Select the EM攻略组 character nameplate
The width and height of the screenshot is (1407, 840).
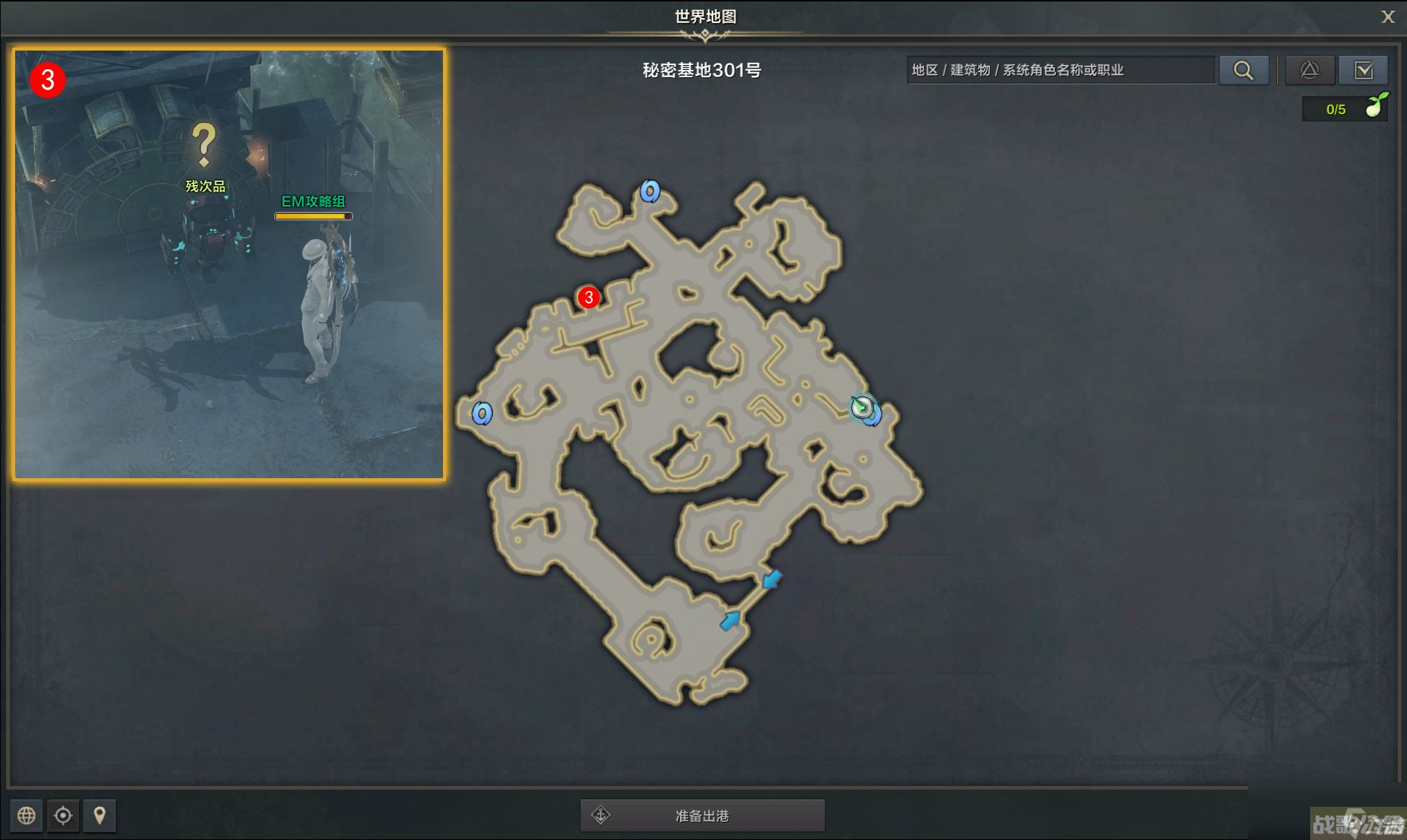click(314, 202)
